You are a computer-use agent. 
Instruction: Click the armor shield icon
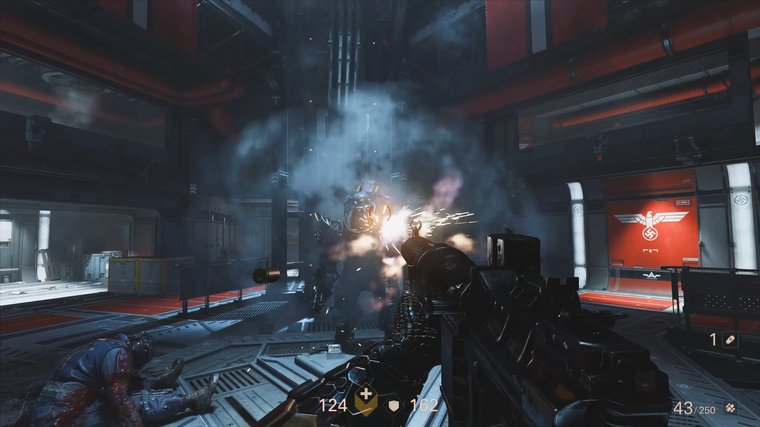[396, 405]
